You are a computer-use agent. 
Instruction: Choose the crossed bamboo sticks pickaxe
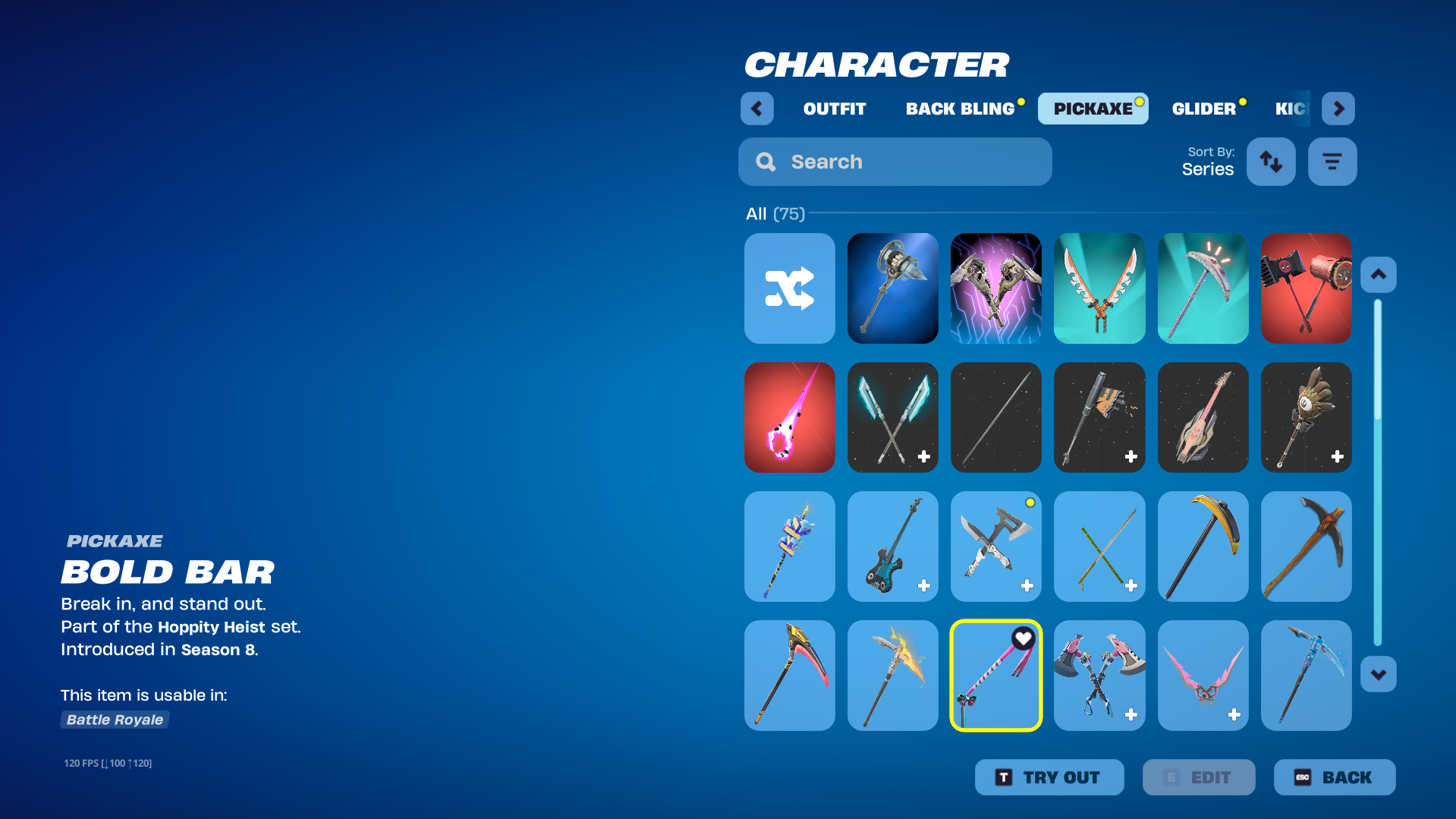coord(1099,547)
